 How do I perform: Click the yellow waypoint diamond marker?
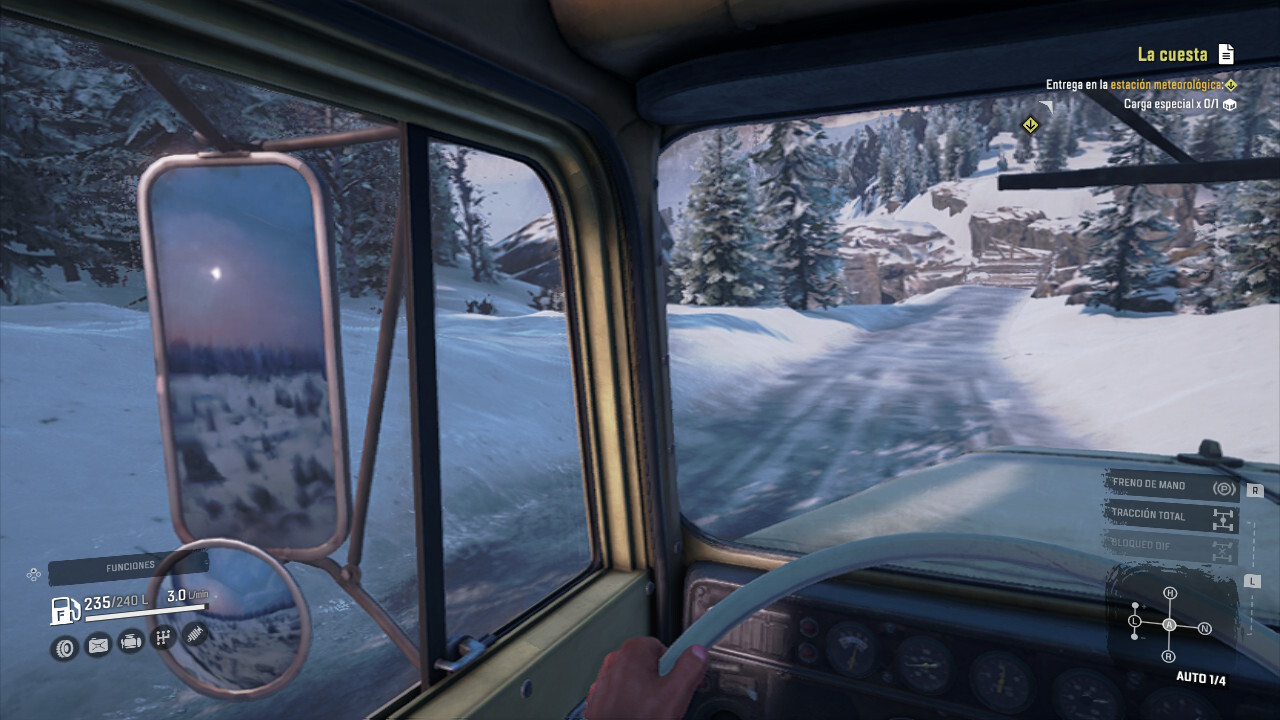[x=1031, y=124]
